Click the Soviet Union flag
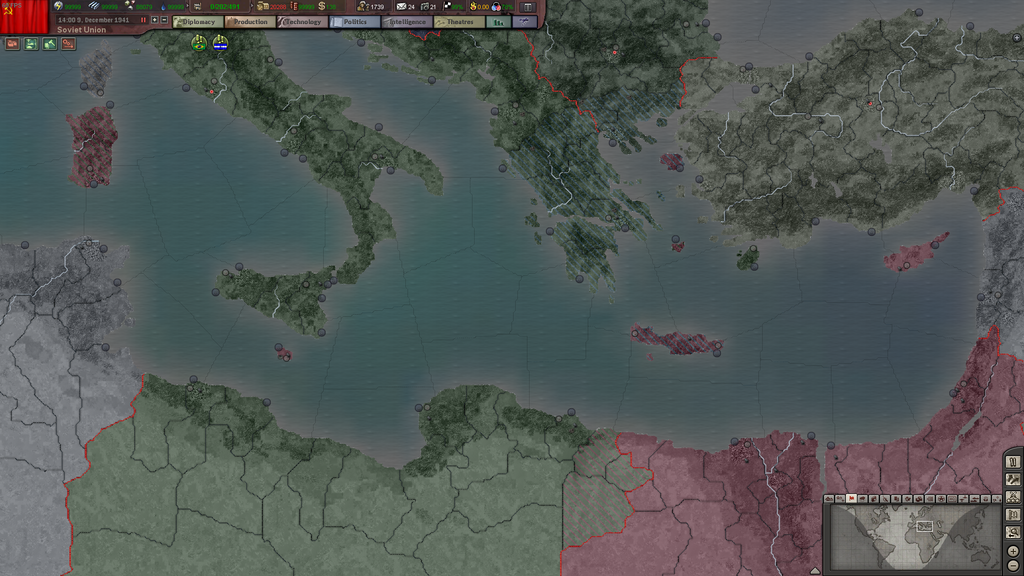 point(24,13)
